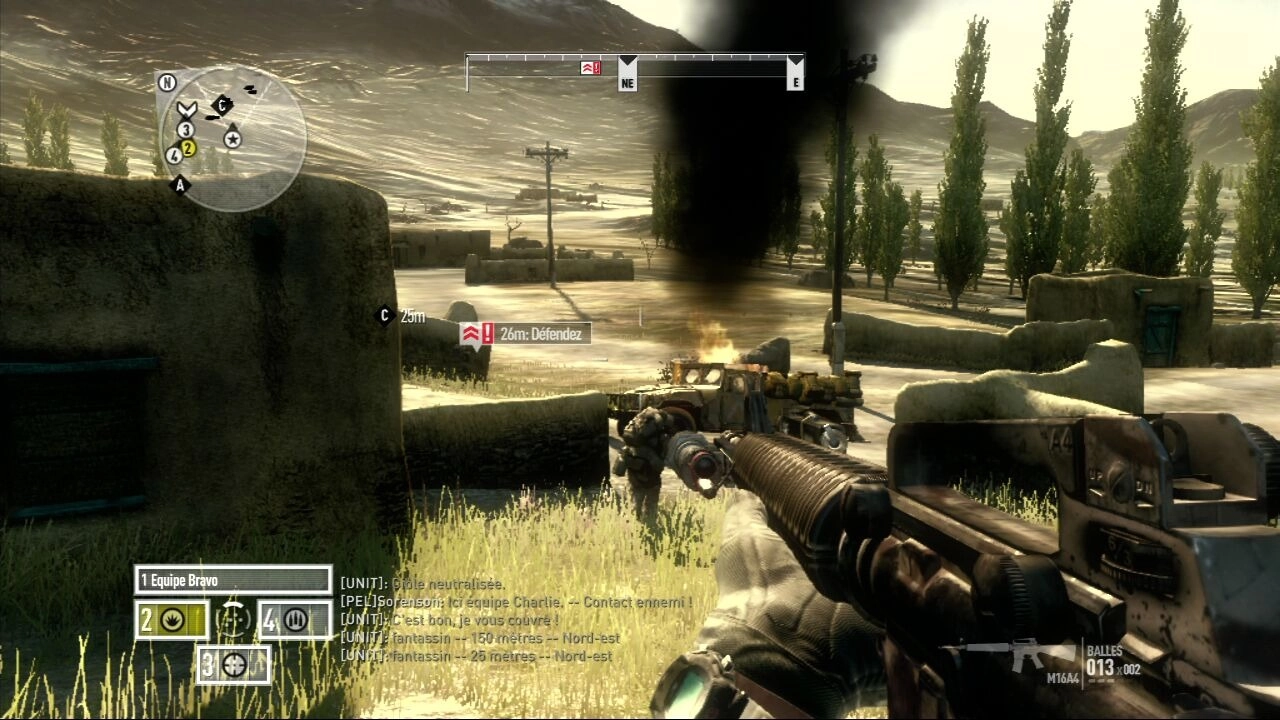
Task: Choose squad member 2 with explosion icon
Action: [172, 620]
